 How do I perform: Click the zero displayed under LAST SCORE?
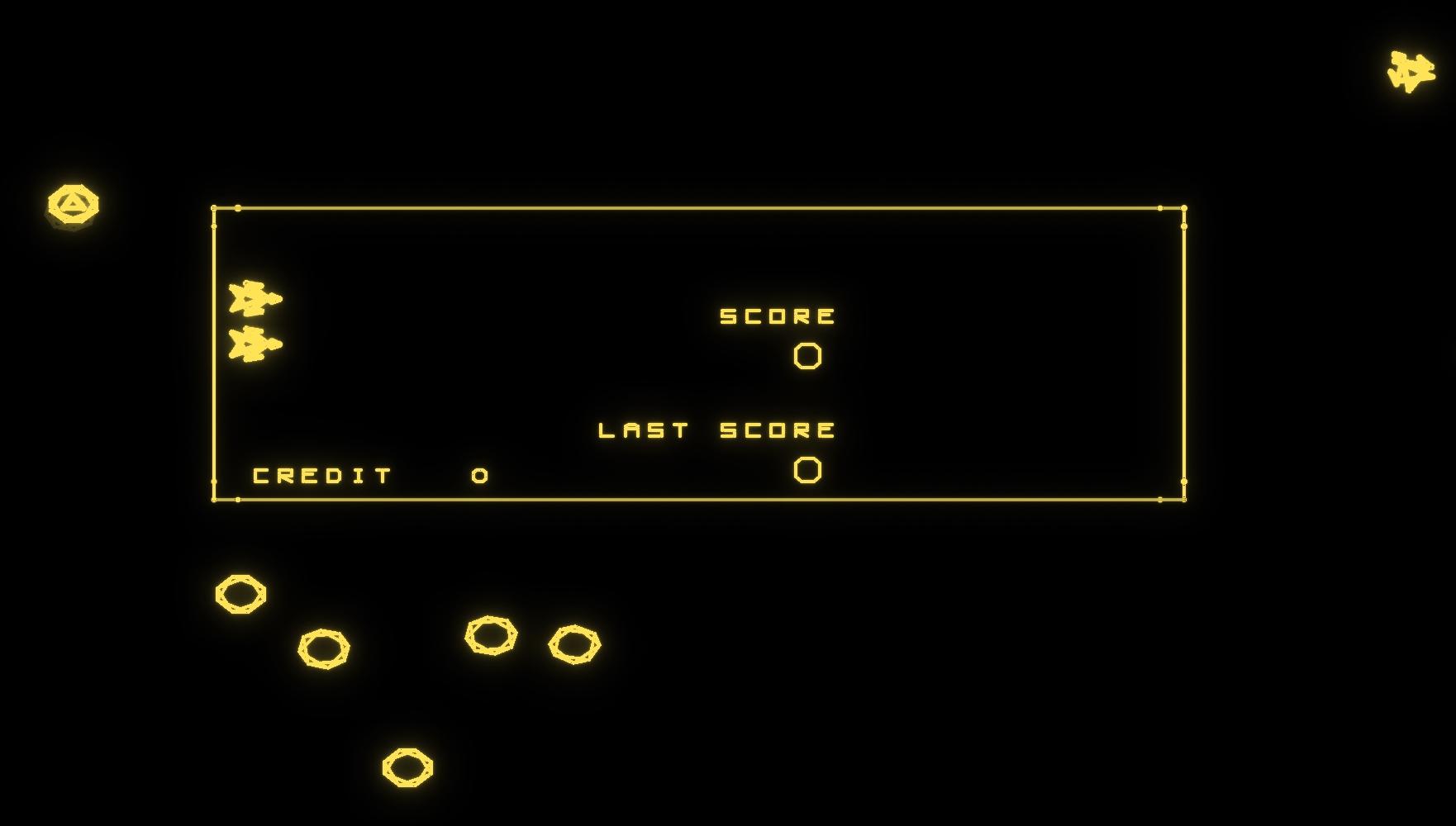[806, 468]
